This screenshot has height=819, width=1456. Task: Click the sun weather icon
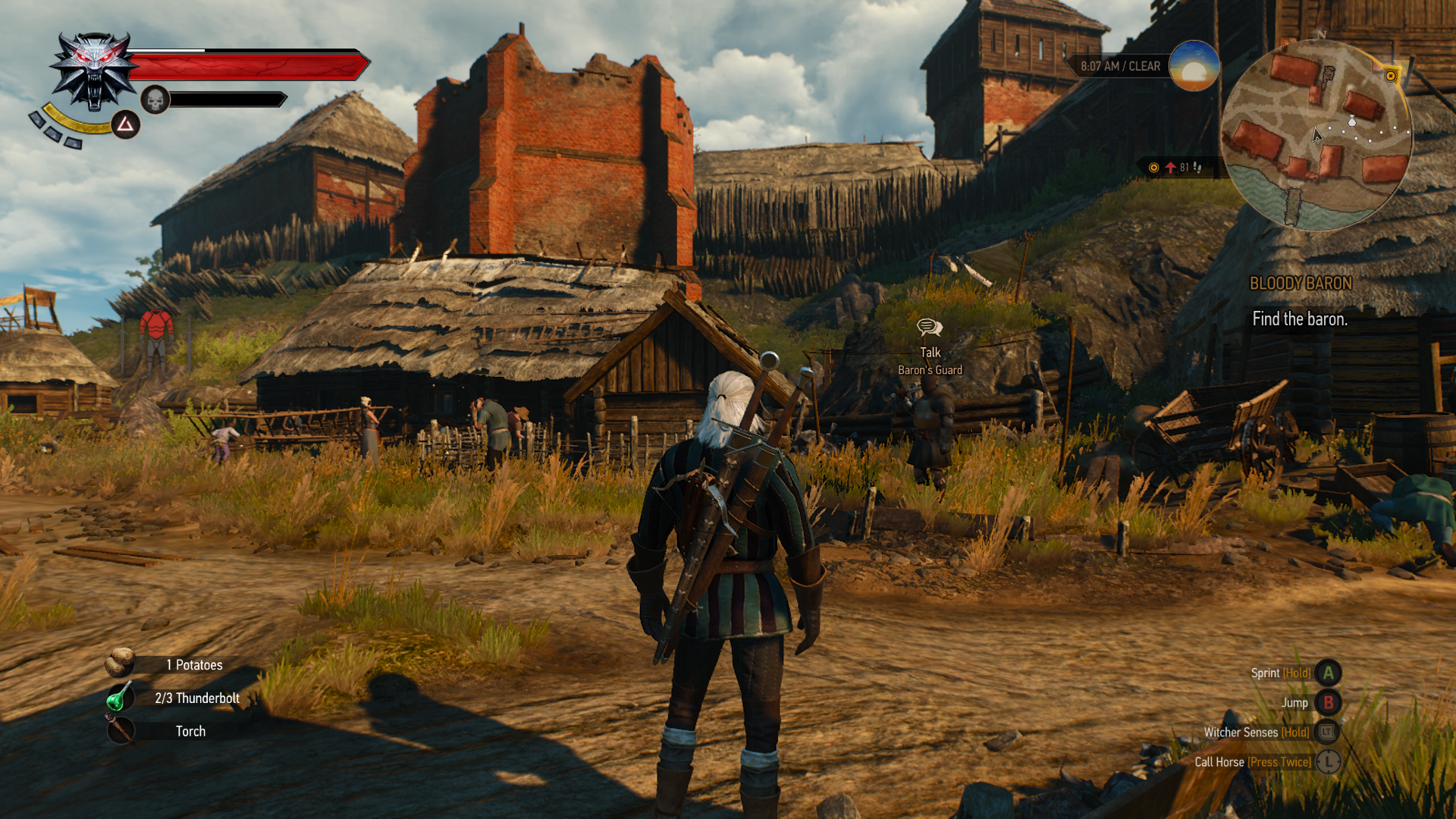(1194, 66)
